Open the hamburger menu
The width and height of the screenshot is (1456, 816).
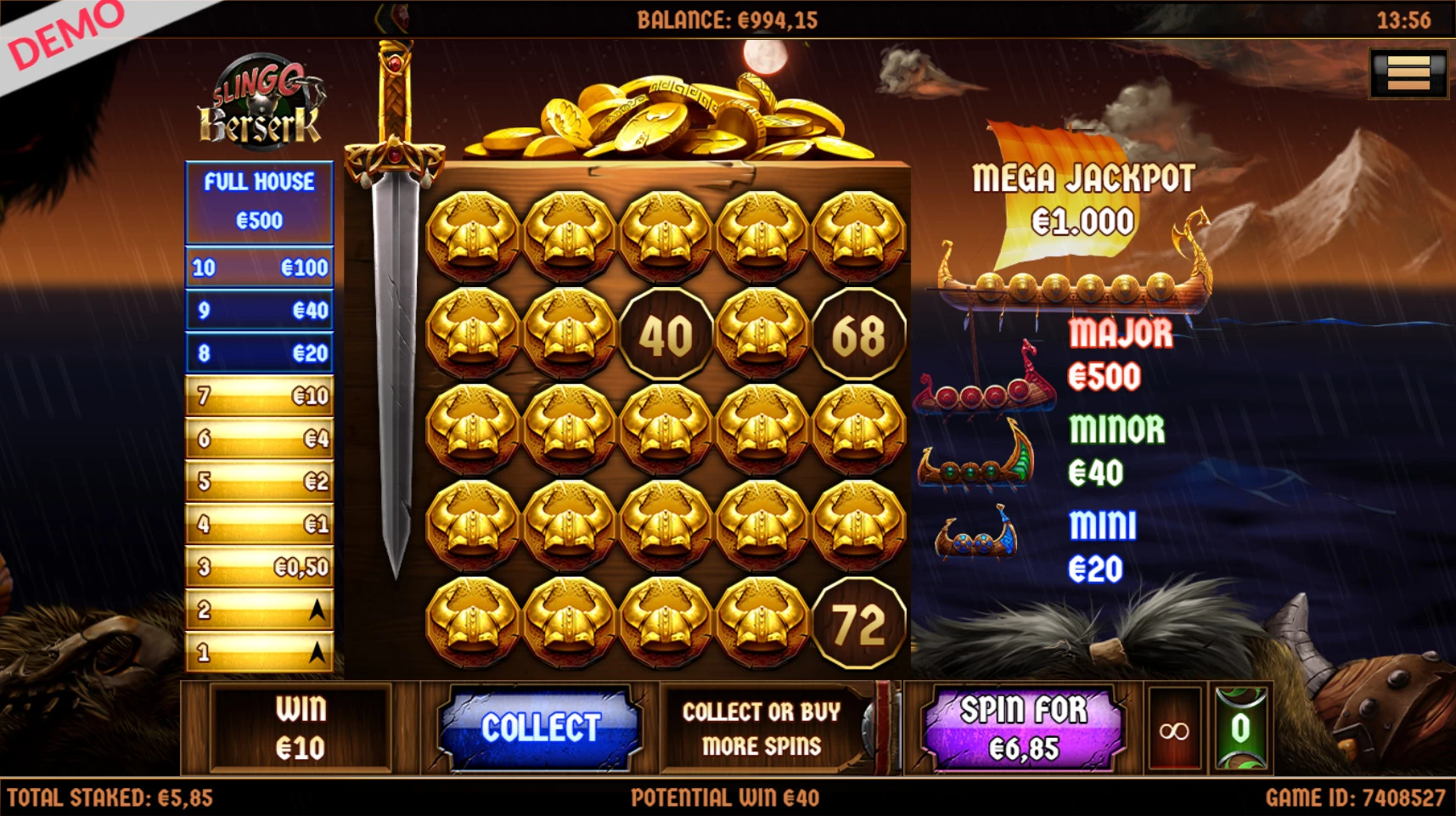(1408, 74)
